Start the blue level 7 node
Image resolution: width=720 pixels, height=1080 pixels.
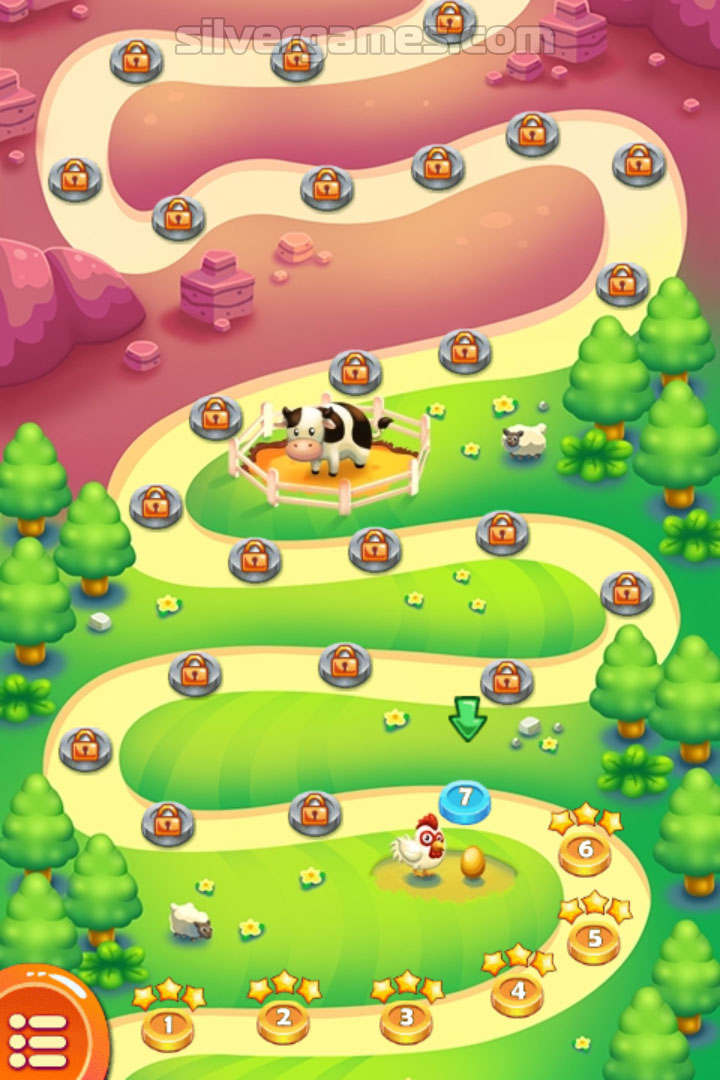[x=465, y=801]
